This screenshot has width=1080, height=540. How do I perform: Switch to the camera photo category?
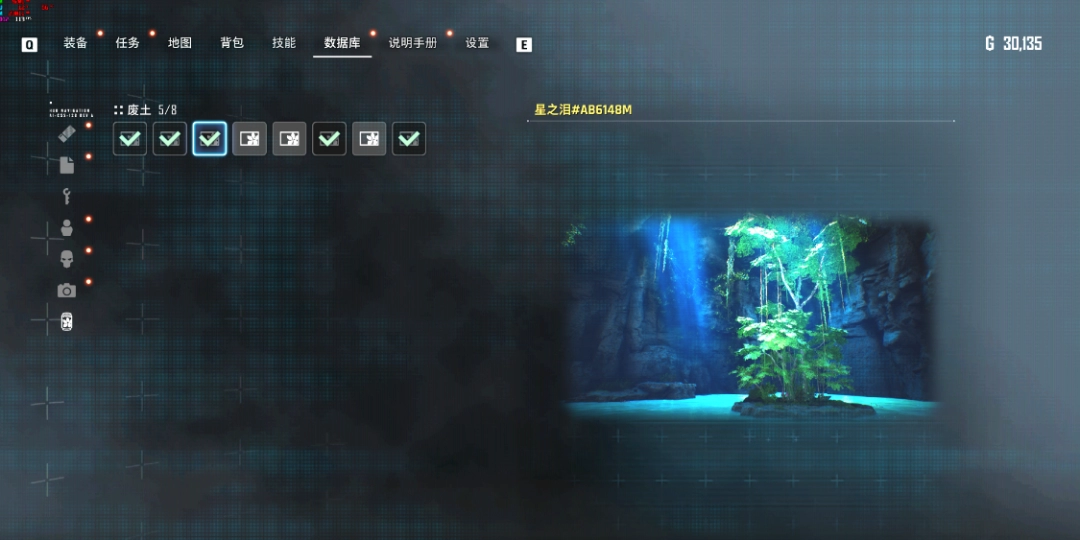(67, 290)
